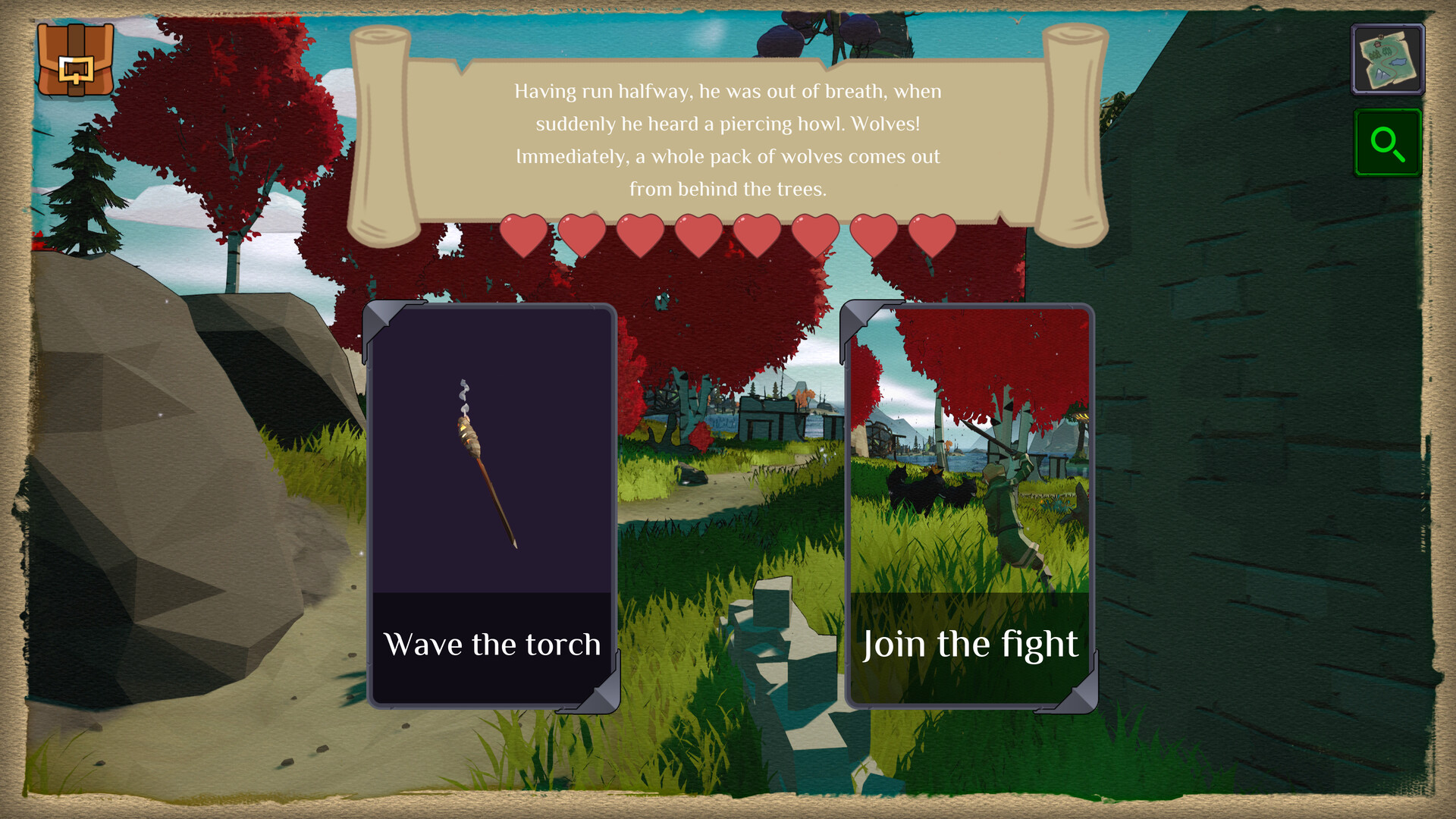Click the story text about the wolf pack
The height and width of the screenshot is (819, 1456).
tap(727, 140)
